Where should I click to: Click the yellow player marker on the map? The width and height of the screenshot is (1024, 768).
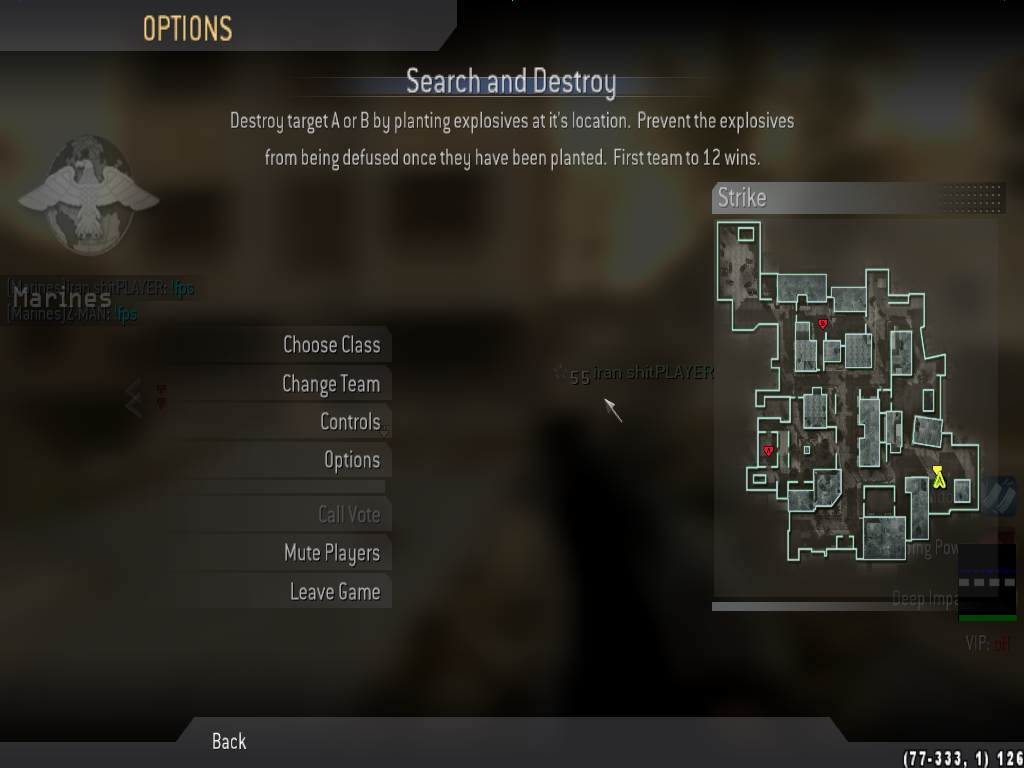click(938, 476)
